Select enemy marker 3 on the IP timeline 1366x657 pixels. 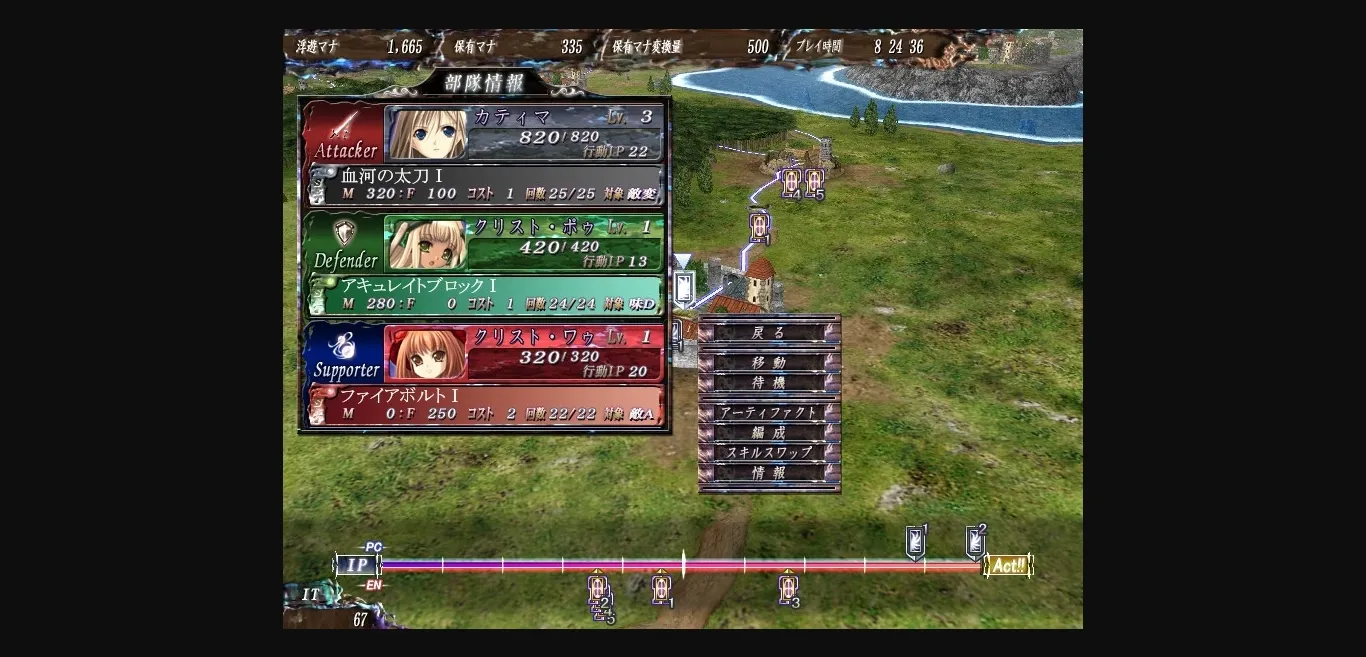789,588
